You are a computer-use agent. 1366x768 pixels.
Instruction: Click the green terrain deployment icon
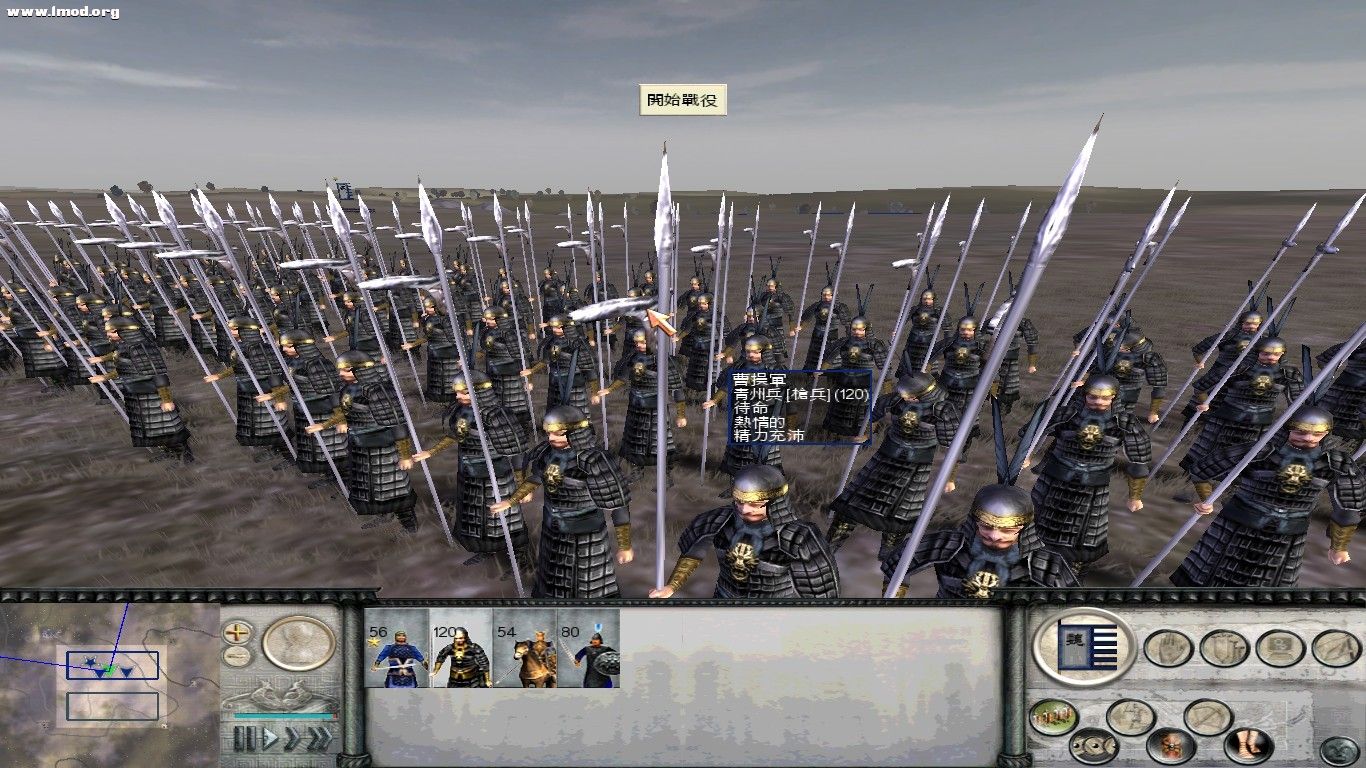(x=1053, y=716)
